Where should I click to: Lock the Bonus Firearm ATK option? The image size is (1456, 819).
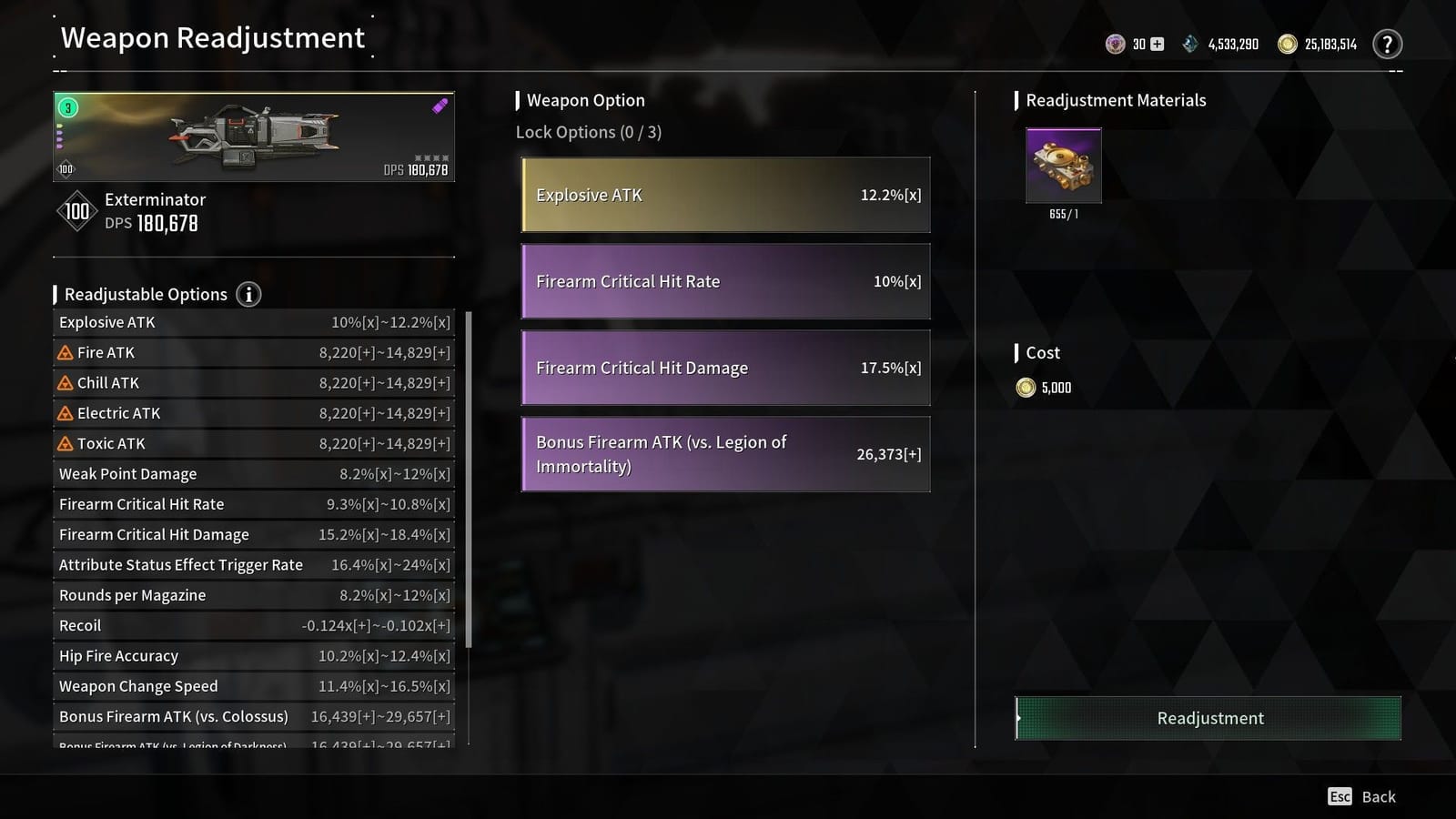coord(725,454)
